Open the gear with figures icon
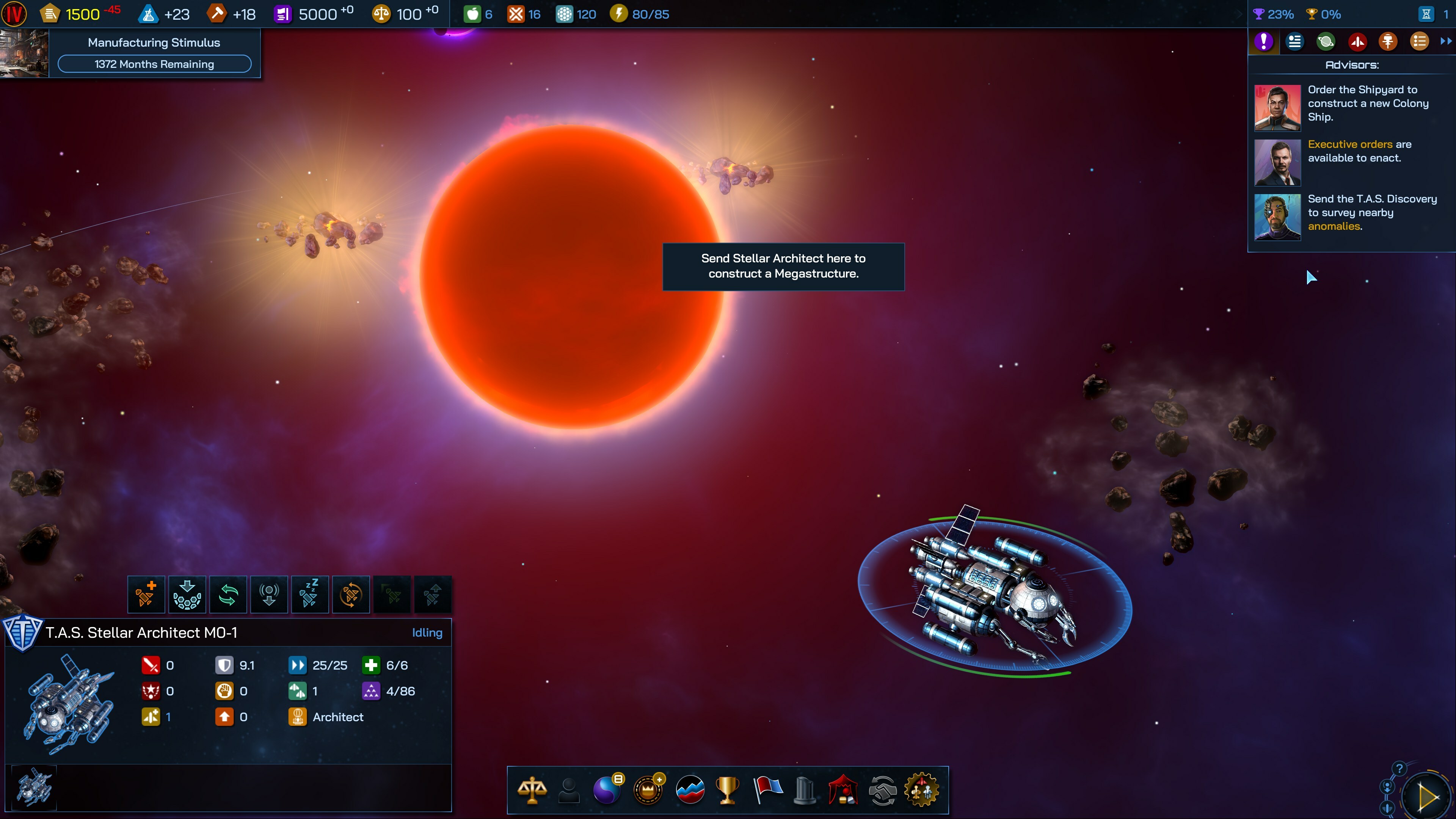The width and height of the screenshot is (1456, 819). coord(922,789)
